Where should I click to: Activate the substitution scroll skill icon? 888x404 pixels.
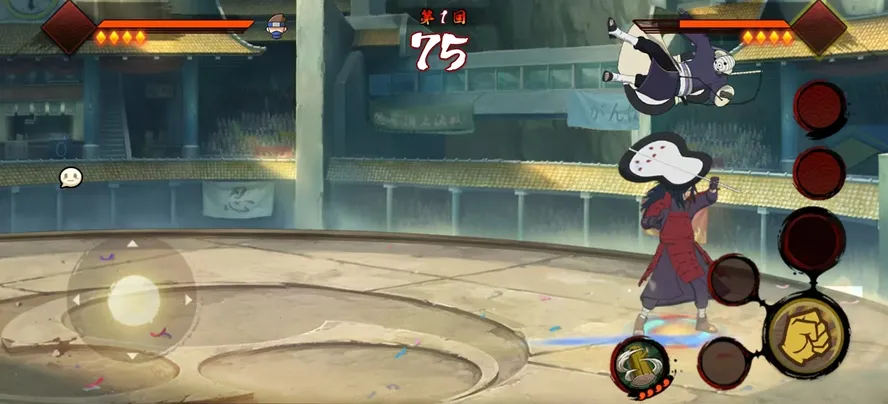(640, 364)
